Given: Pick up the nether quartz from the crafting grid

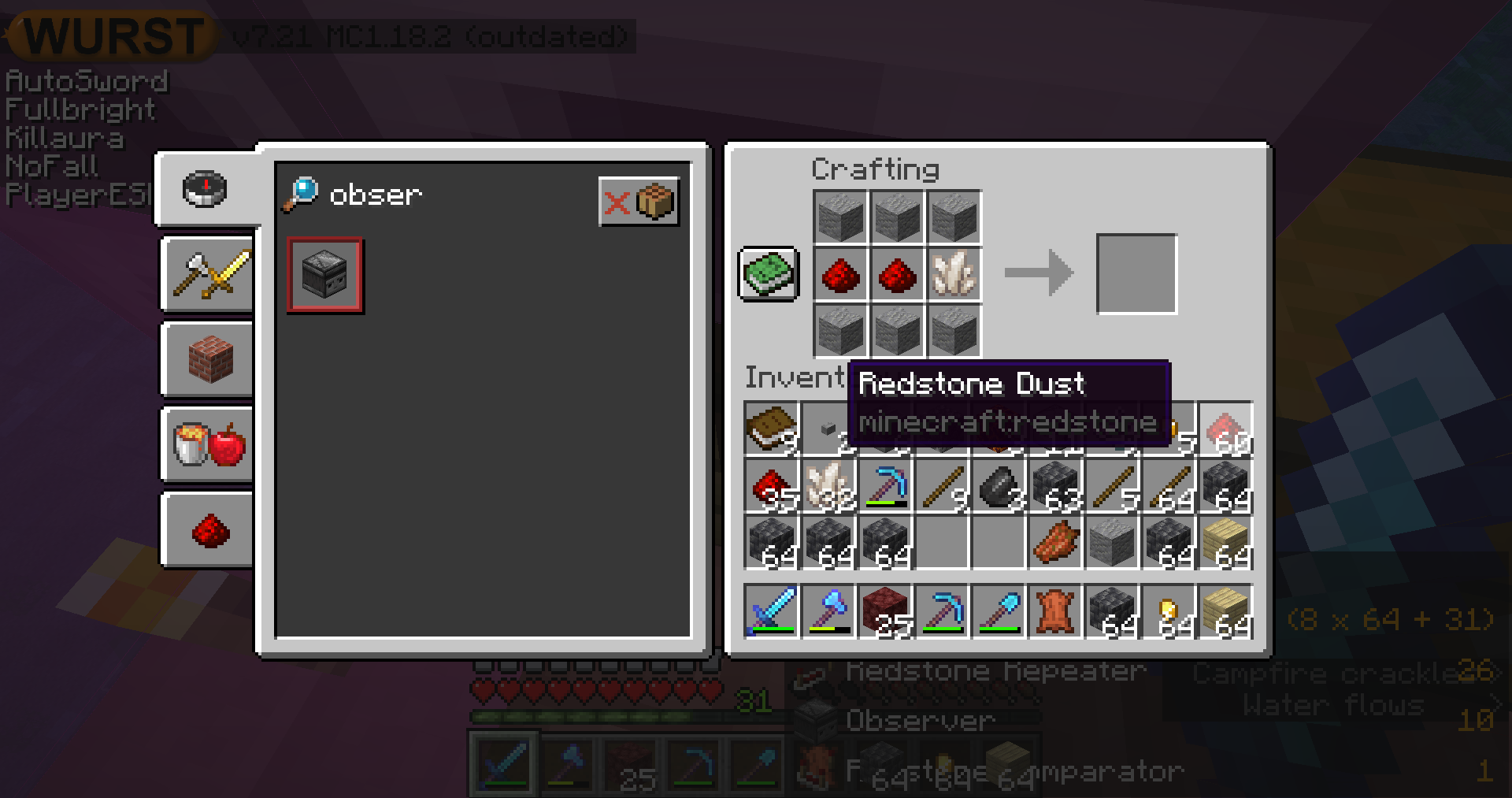Looking at the screenshot, I should (x=954, y=274).
